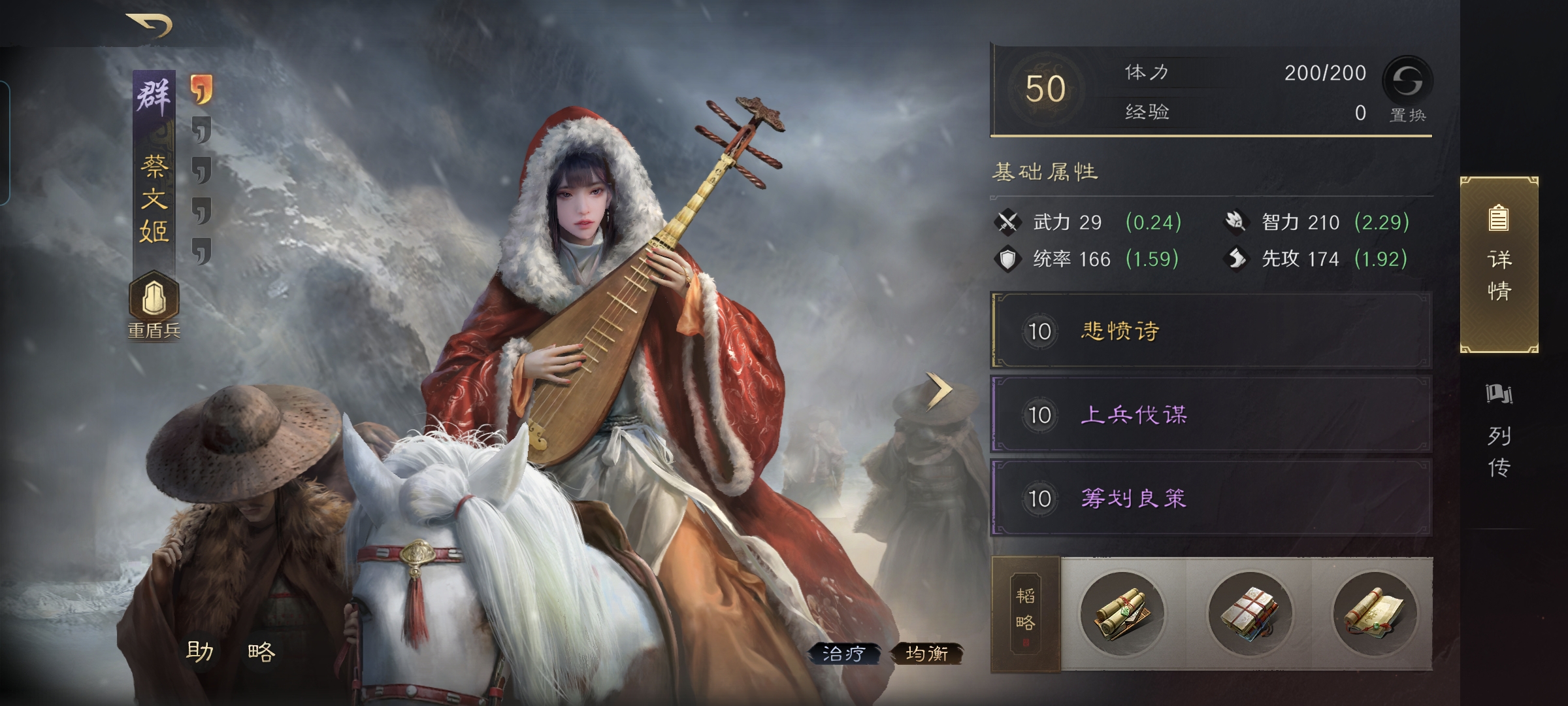1568x706 pixels.
Task: Switch to the 列传 biography tab
Action: (x=1499, y=433)
